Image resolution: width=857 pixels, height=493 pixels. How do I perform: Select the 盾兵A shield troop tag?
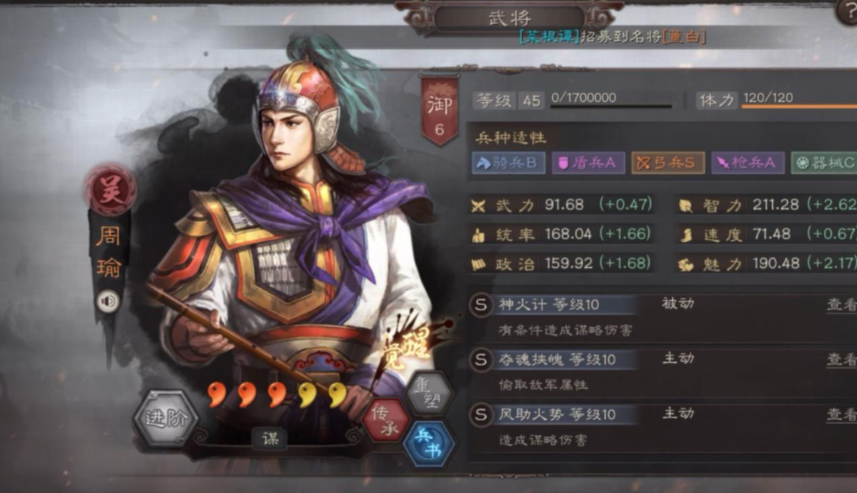589,163
